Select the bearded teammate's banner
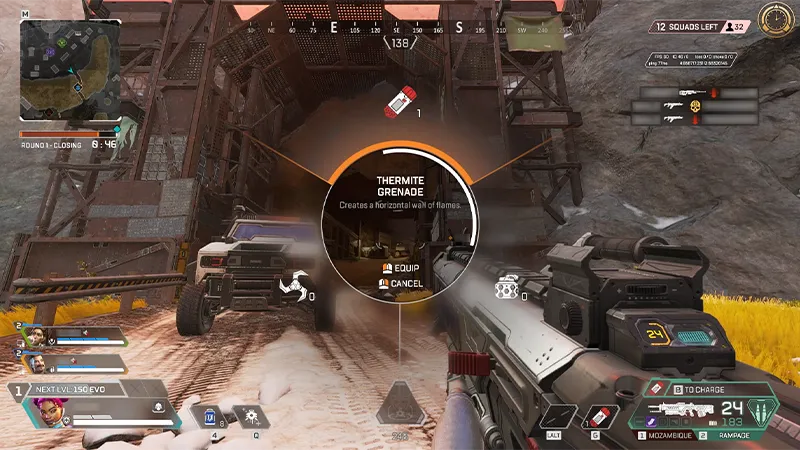Image resolution: width=800 pixels, height=450 pixels. click(70, 362)
